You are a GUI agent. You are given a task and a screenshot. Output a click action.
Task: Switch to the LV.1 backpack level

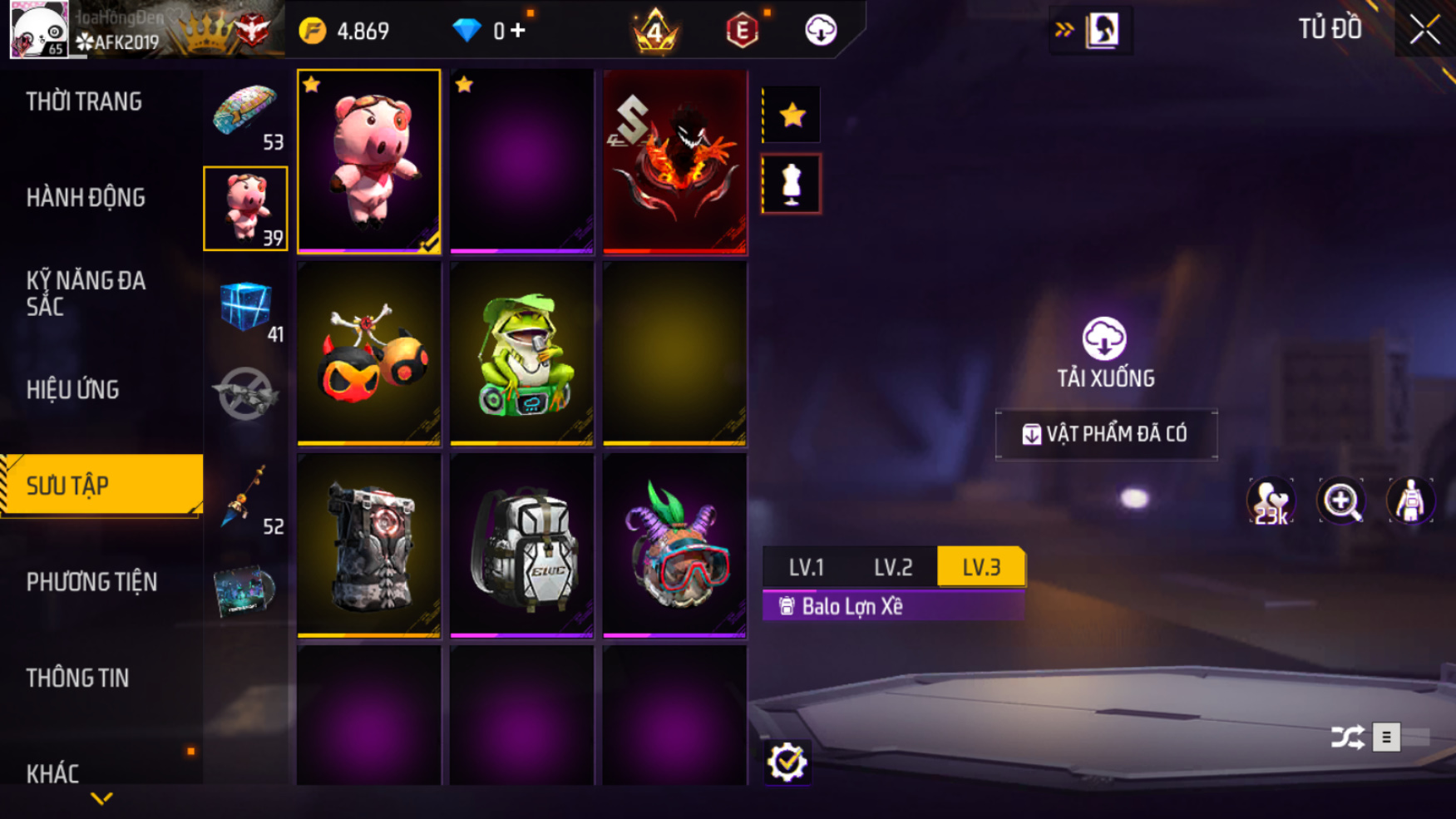tap(806, 567)
